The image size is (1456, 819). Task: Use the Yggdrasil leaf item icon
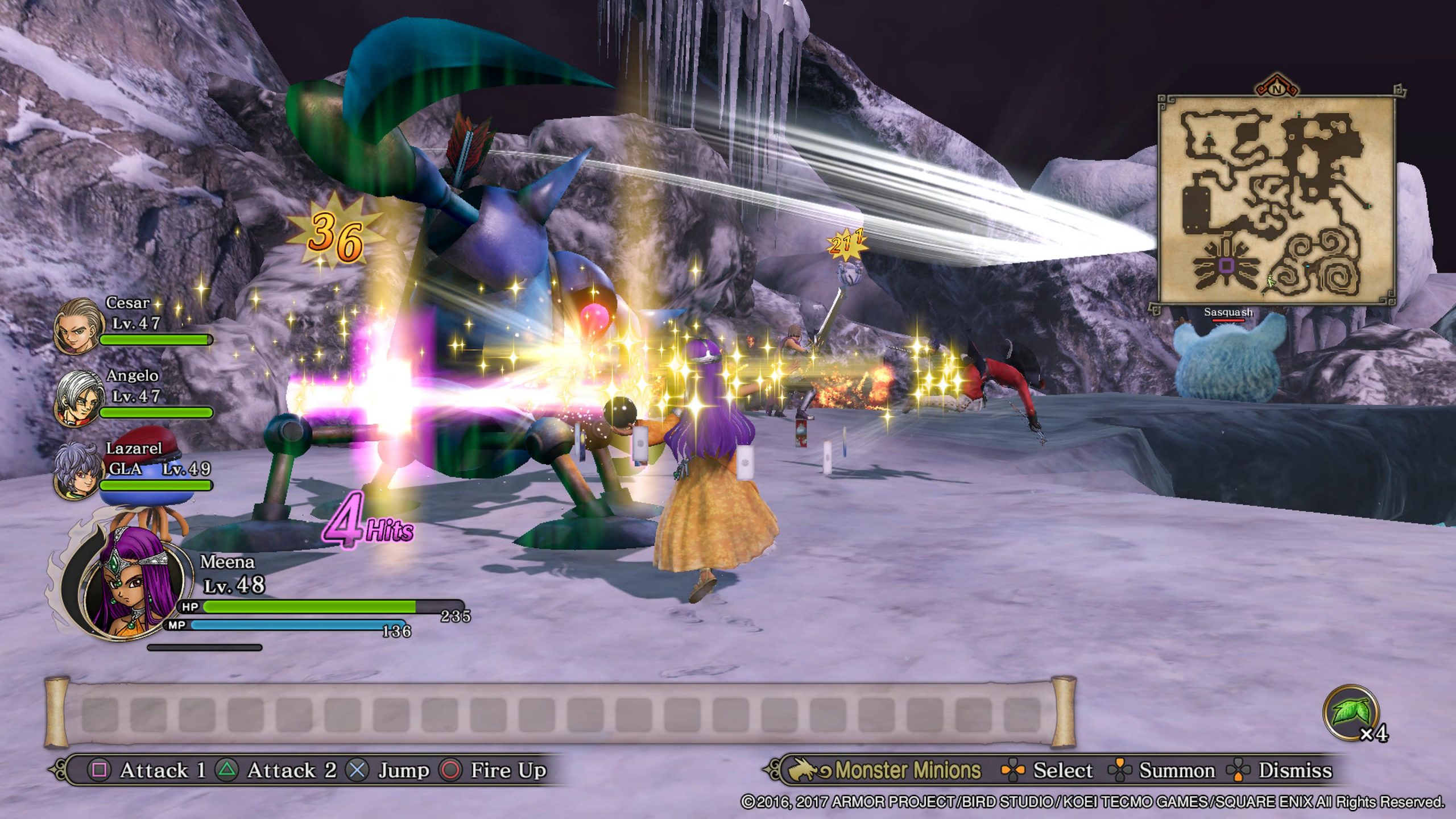tap(1351, 713)
